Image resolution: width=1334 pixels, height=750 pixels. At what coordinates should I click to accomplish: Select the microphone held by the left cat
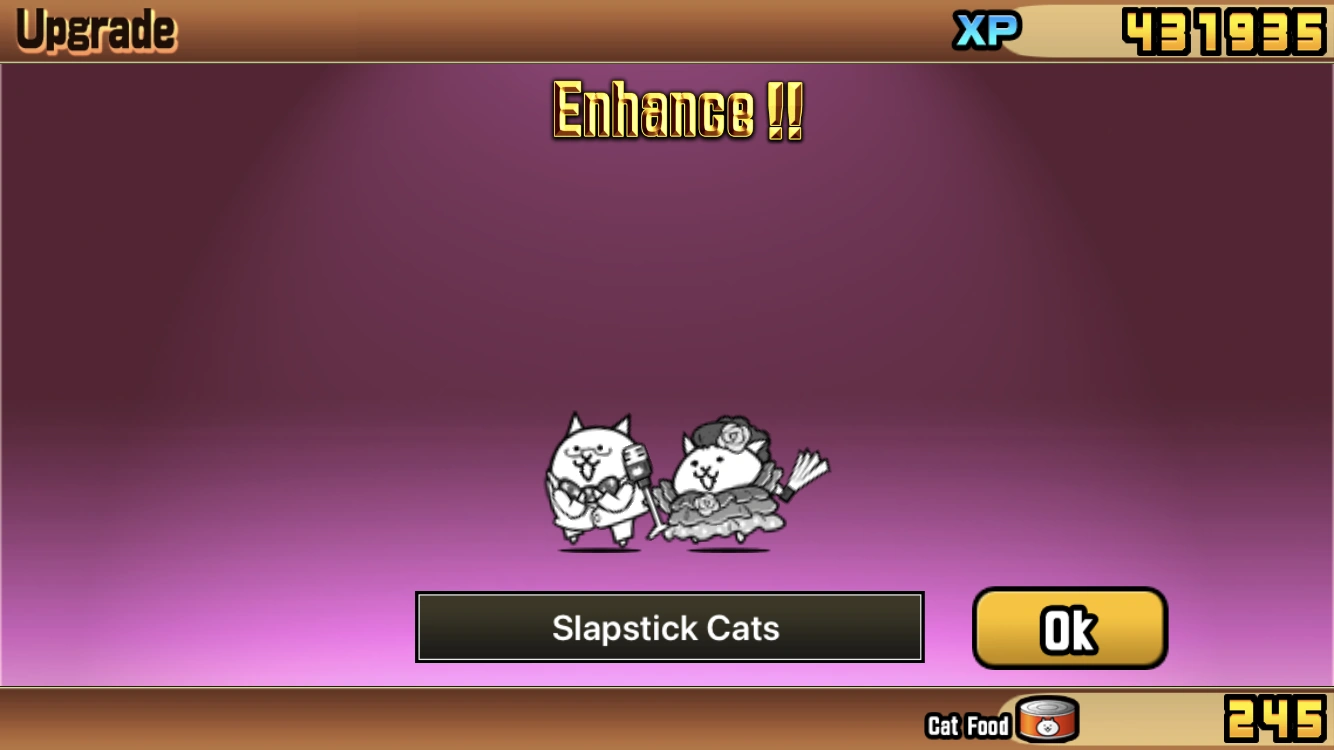637,468
